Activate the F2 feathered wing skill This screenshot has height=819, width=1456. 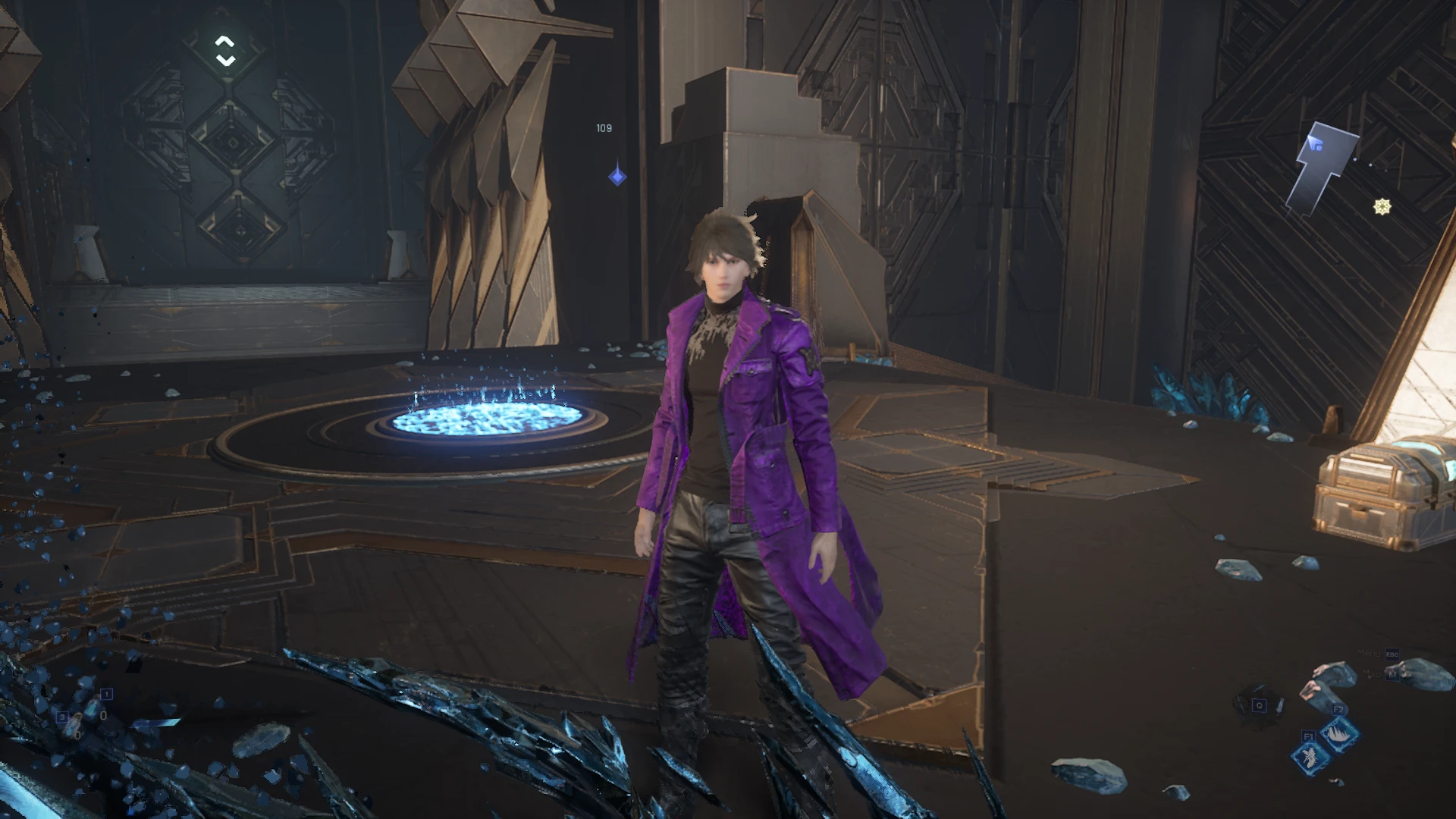(x=1338, y=733)
